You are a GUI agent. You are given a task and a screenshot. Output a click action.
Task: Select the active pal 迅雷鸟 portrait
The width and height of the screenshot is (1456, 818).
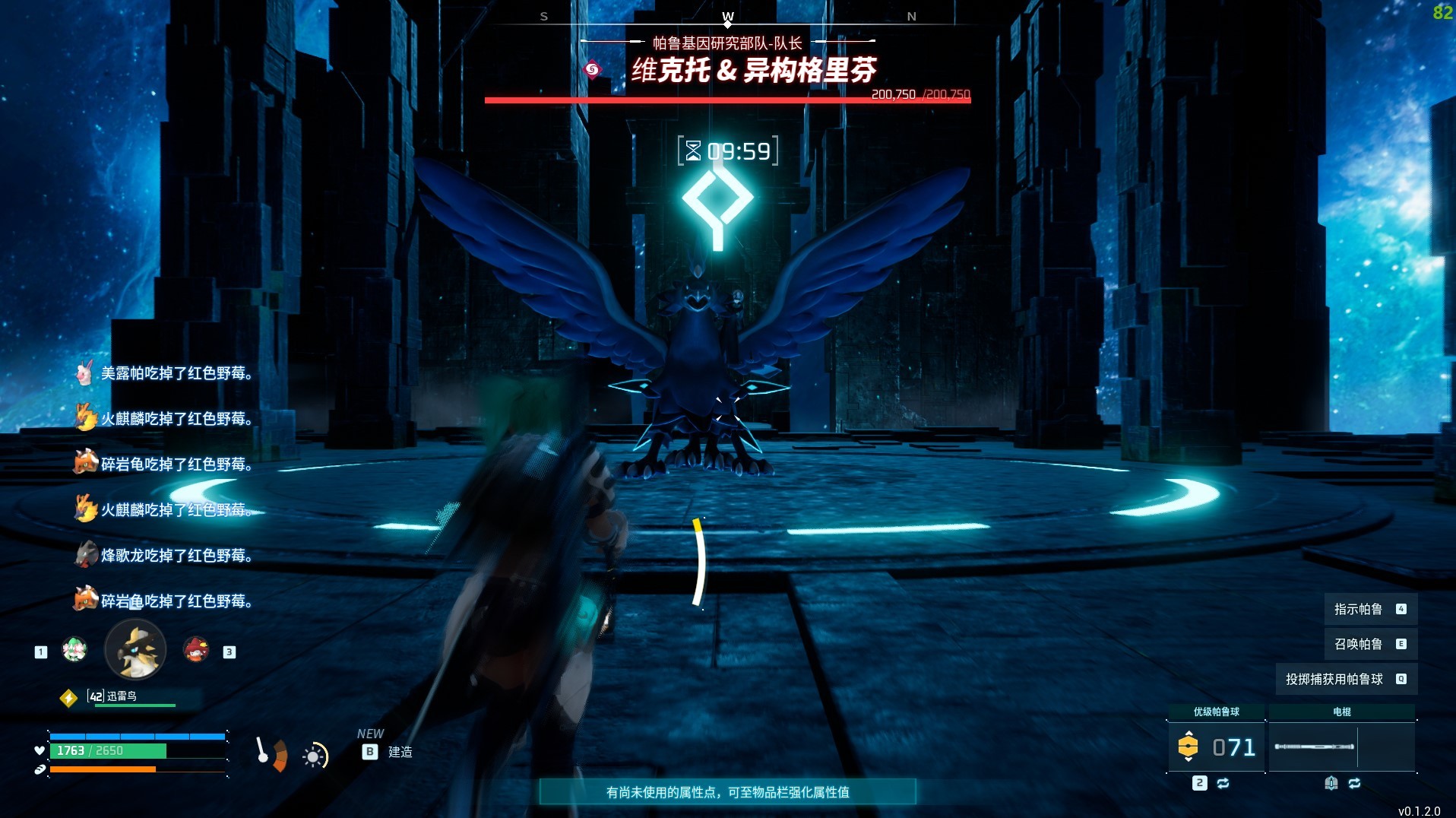click(x=135, y=650)
